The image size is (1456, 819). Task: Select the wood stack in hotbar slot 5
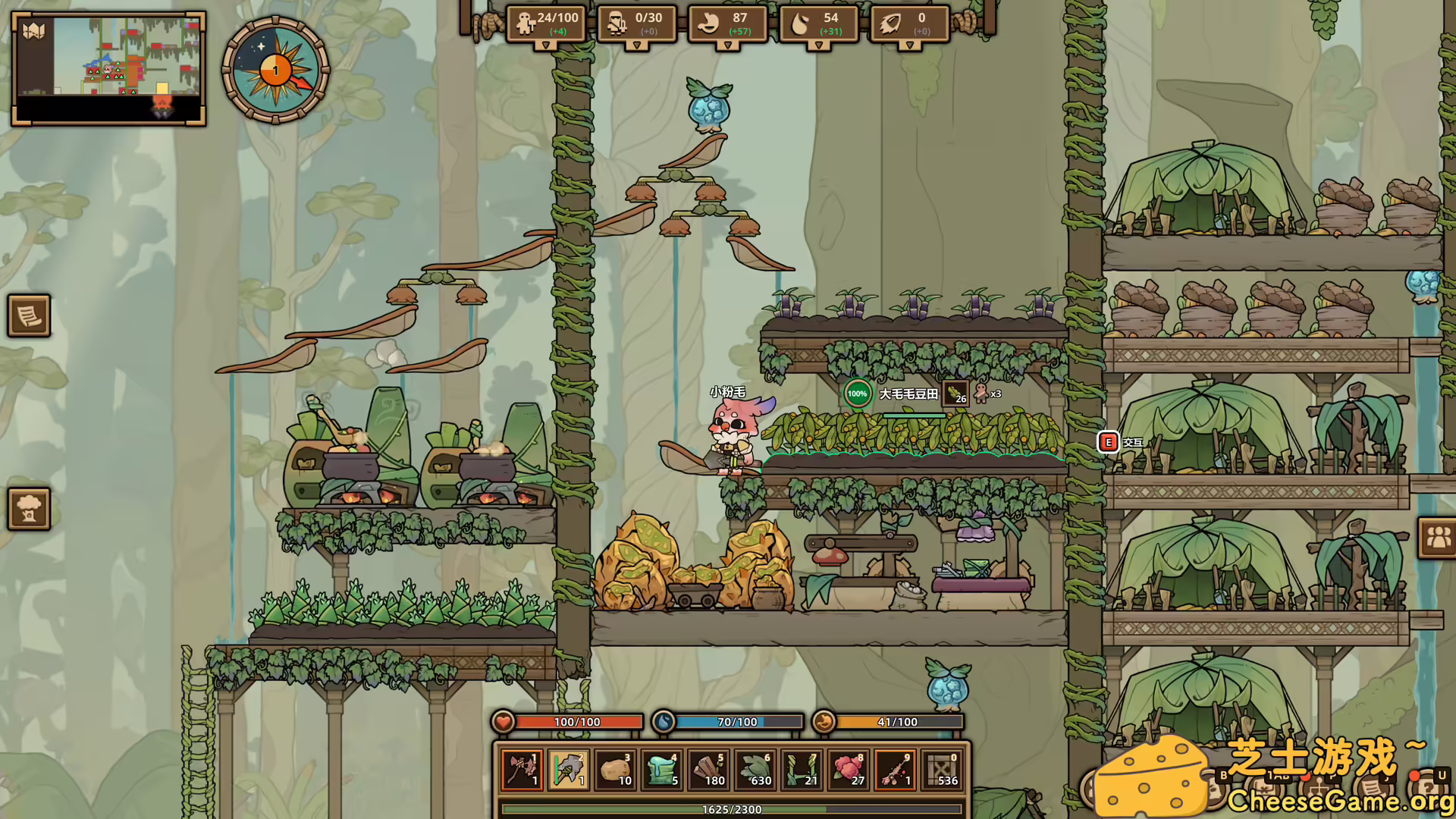coord(709,770)
